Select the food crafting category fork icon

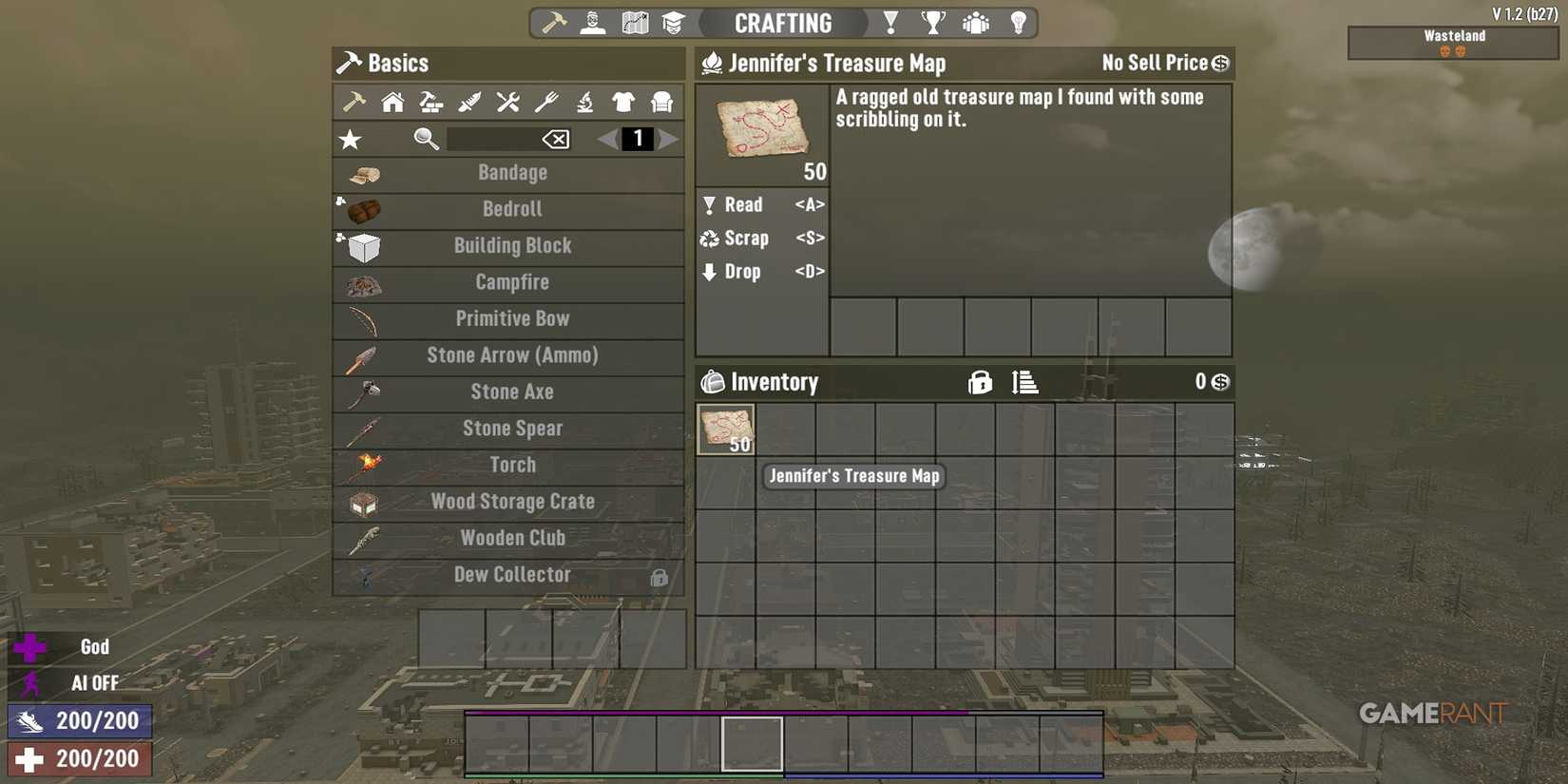click(545, 102)
